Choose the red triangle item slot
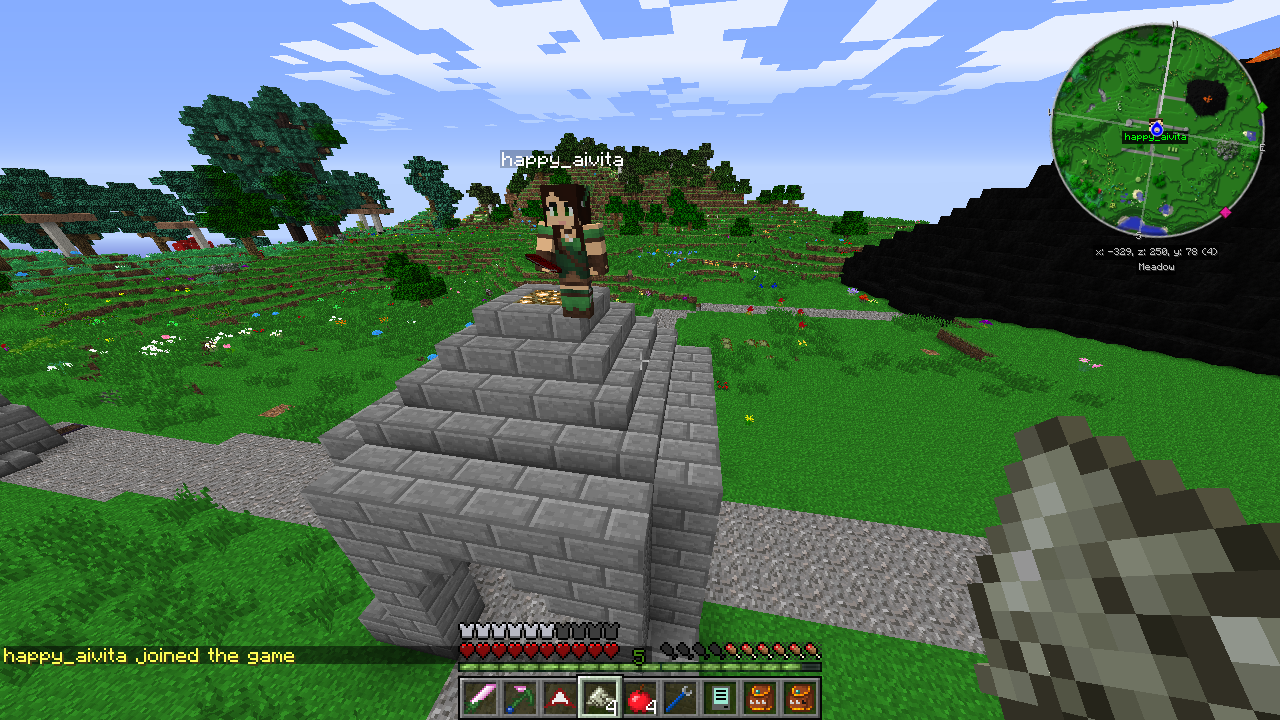The width and height of the screenshot is (1280, 720). point(559,698)
